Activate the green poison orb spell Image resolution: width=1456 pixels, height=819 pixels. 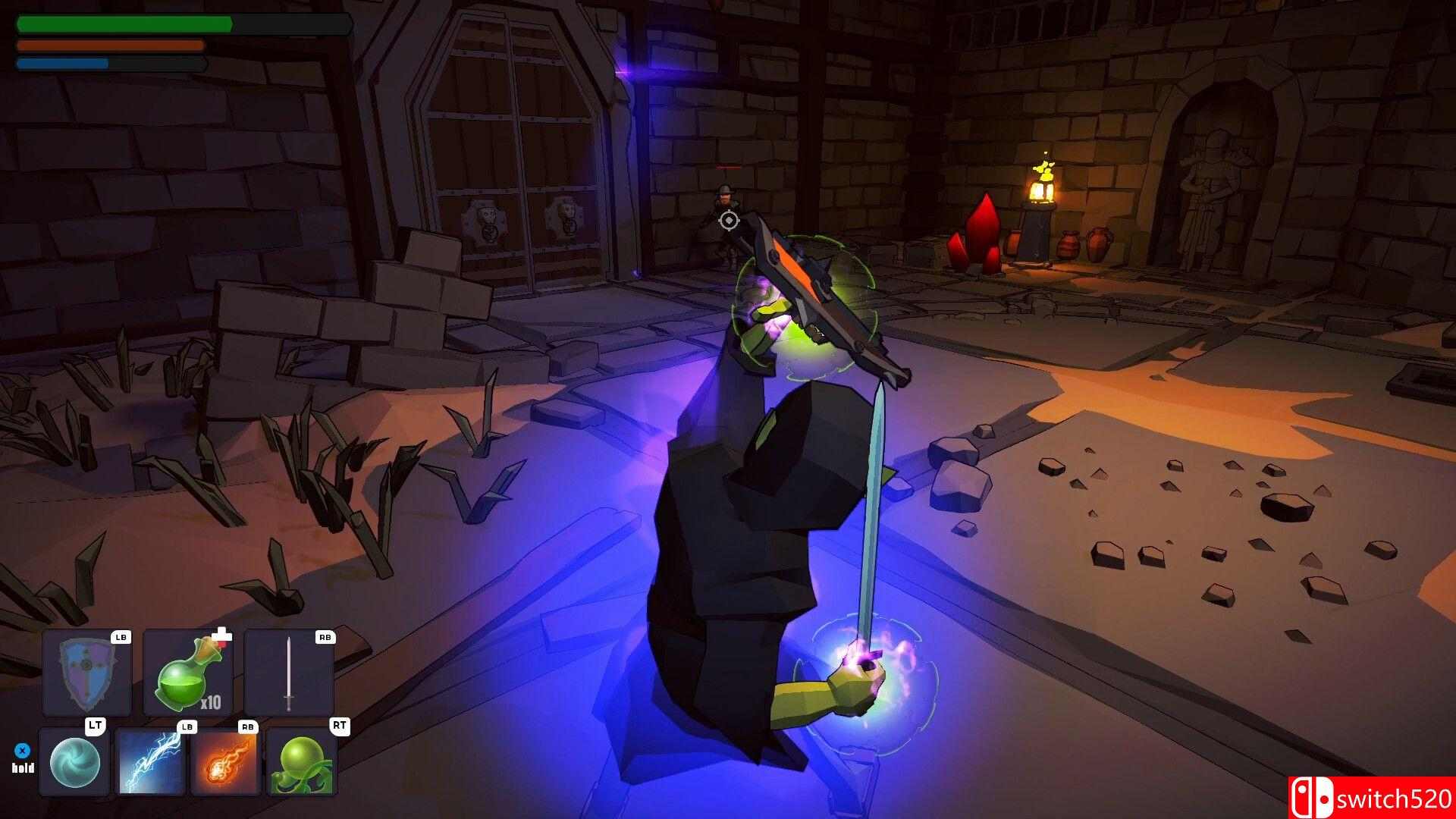click(x=302, y=762)
